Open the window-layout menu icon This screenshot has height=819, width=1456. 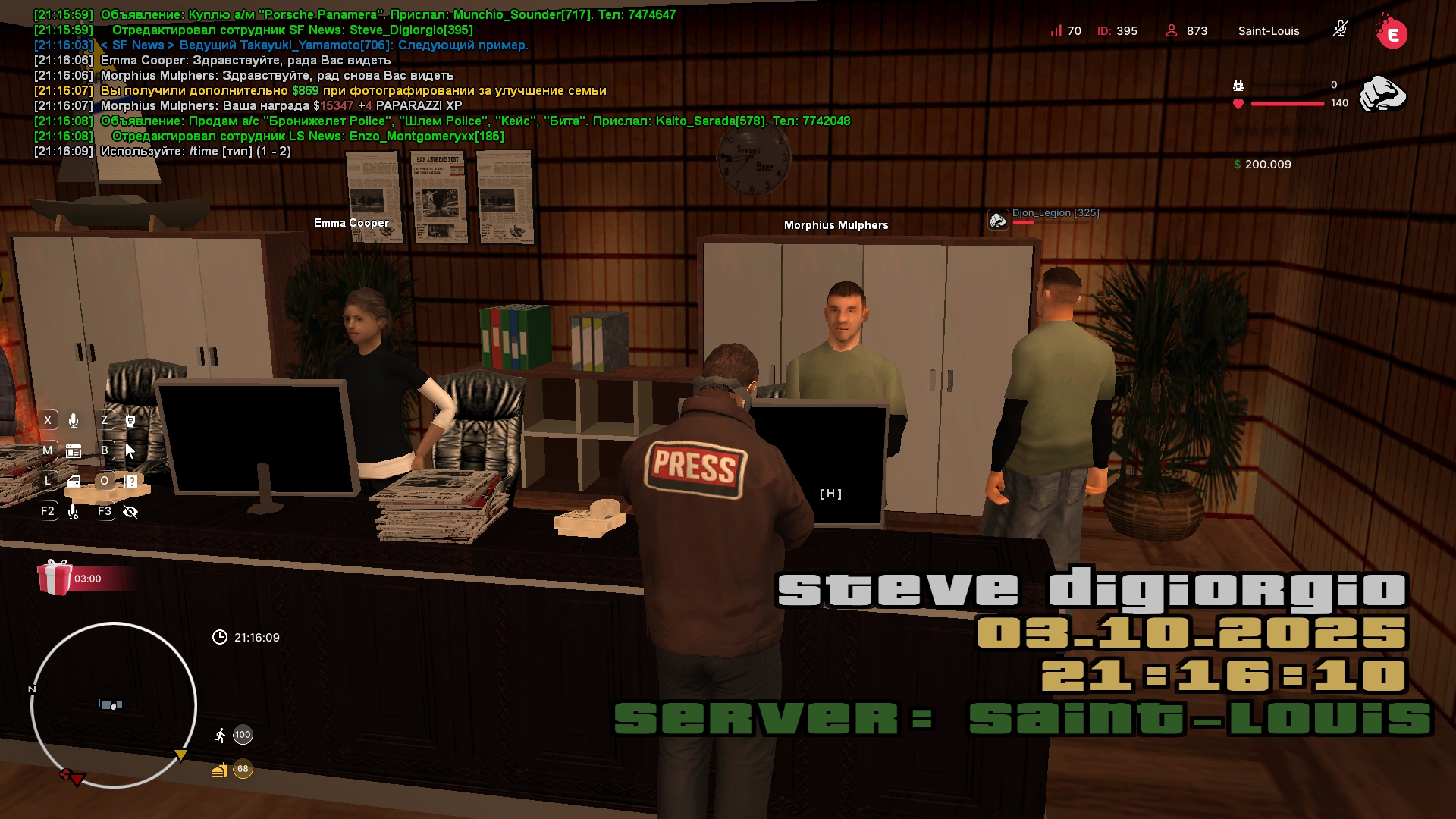coord(74,451)
